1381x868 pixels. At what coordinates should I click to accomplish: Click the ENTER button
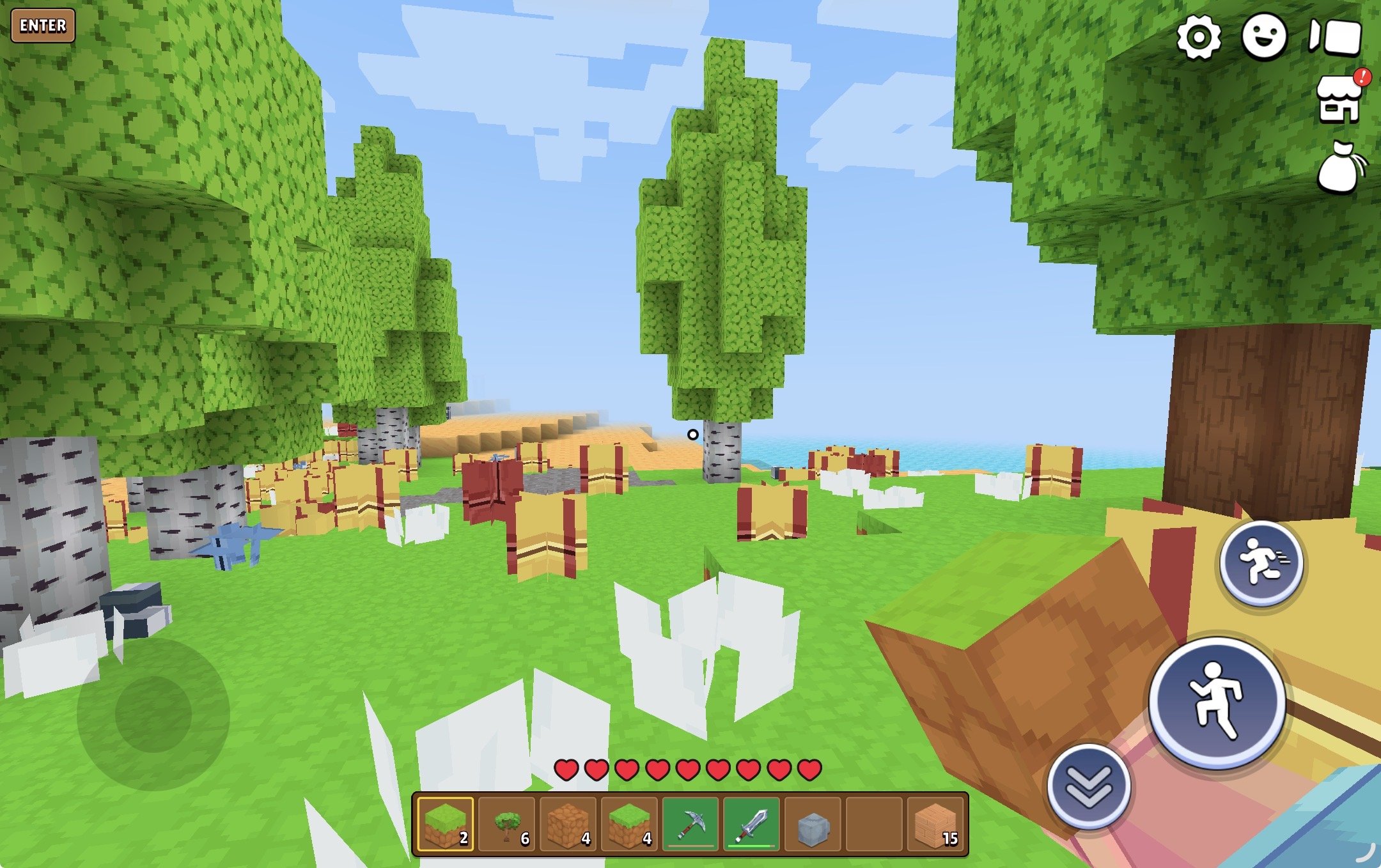tap(43, 26)
